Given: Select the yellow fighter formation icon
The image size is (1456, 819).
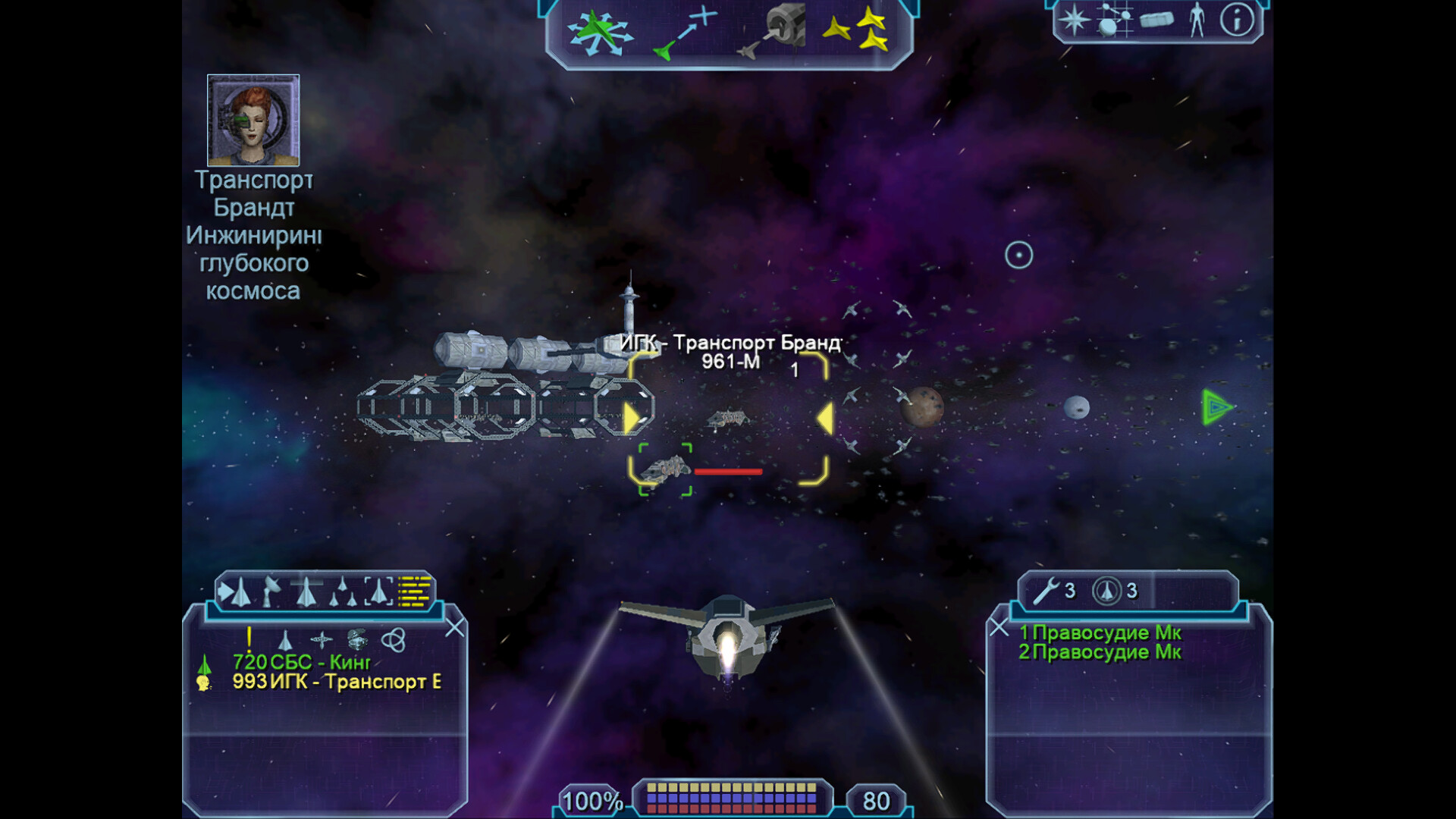Looking at the screenshot, I should coord(857,30).
